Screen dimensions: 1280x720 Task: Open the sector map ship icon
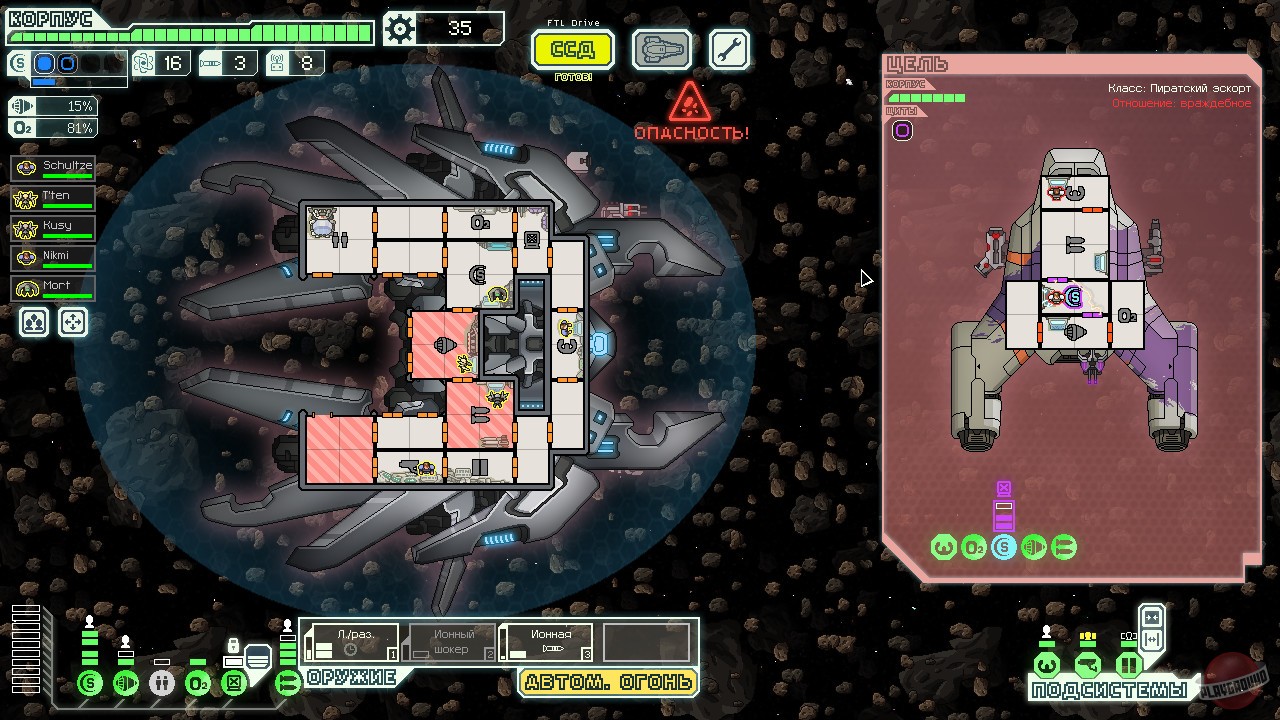pos(661,48)
